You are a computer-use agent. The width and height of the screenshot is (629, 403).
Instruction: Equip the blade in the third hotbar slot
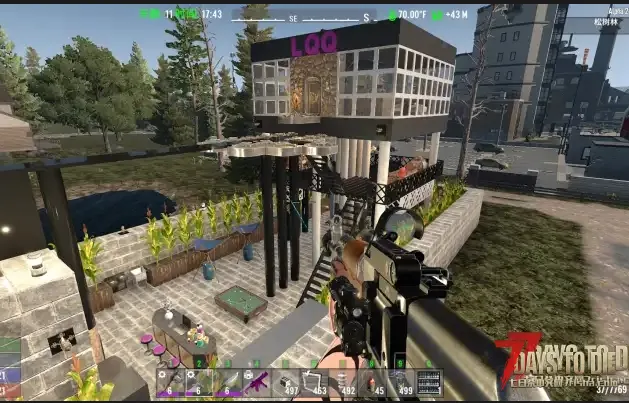click(x=227, y=382)
